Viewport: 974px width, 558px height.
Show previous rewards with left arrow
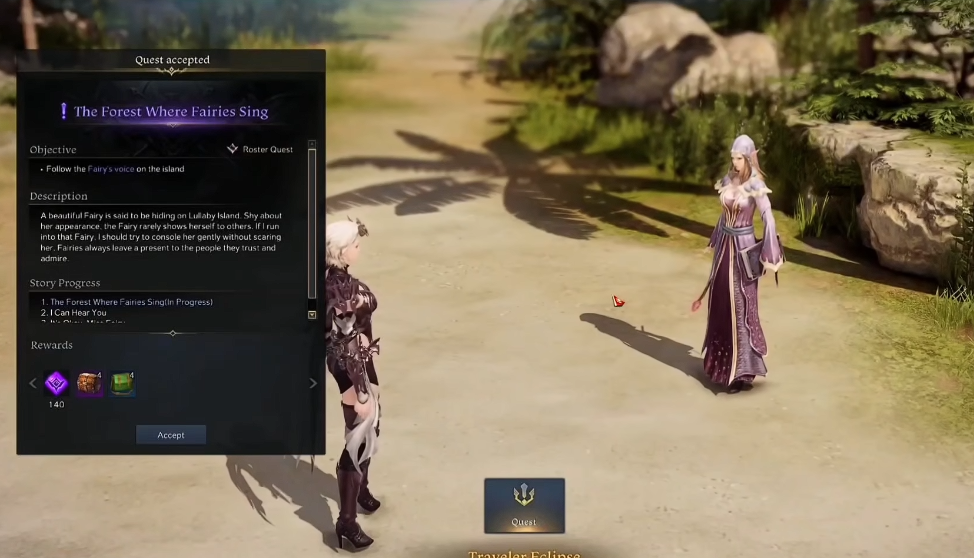point(32,383)
